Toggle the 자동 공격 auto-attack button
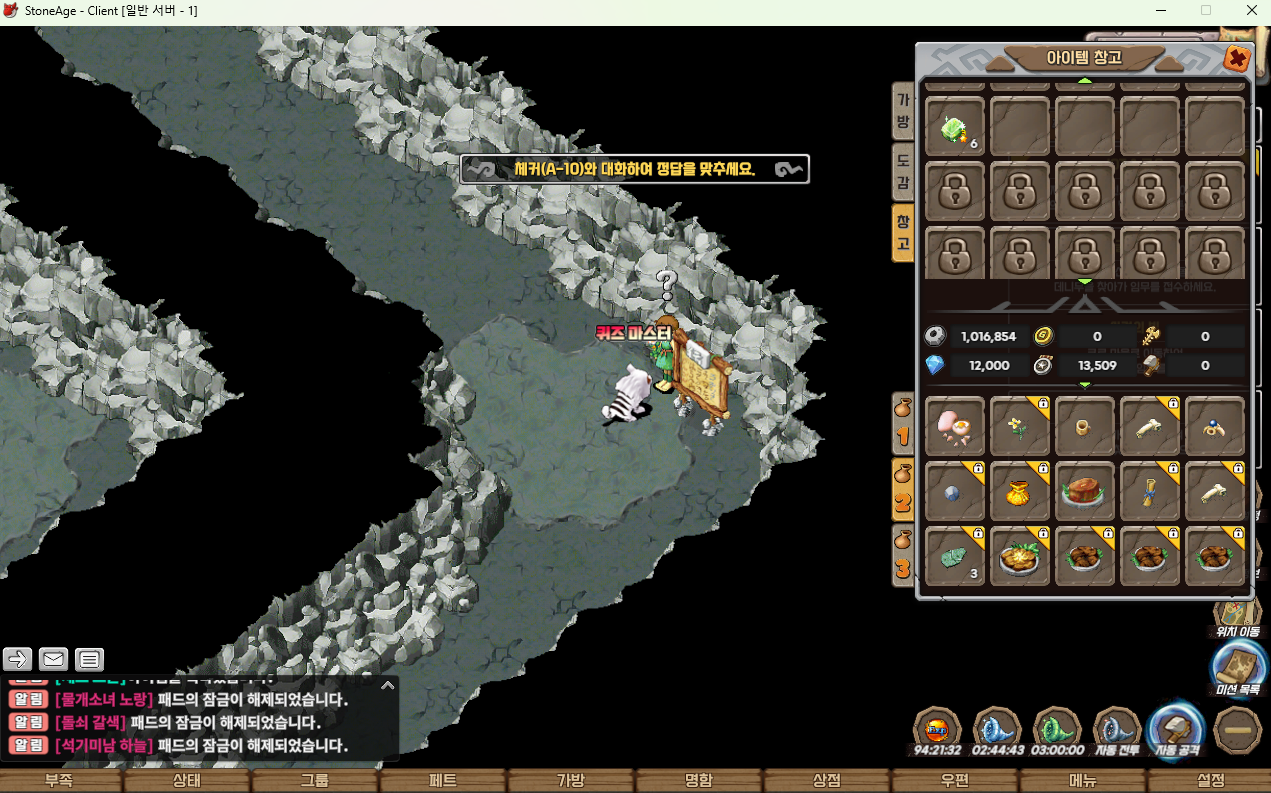Image resolution: width=1271 pixels, height=793 pixels. click(1175, 728)
